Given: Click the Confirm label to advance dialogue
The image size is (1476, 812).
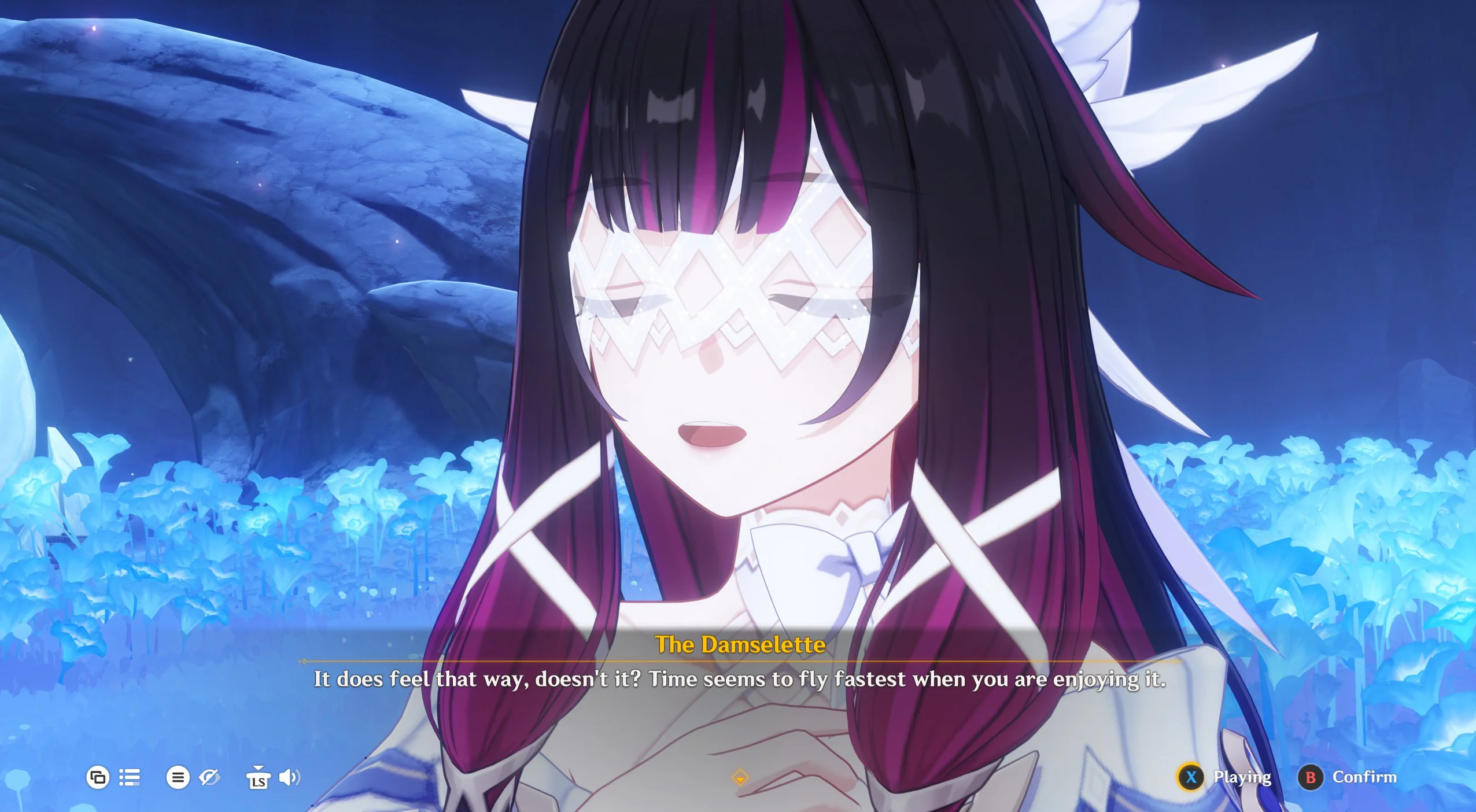Looking at the screenshot, I should pos(1364,777).
